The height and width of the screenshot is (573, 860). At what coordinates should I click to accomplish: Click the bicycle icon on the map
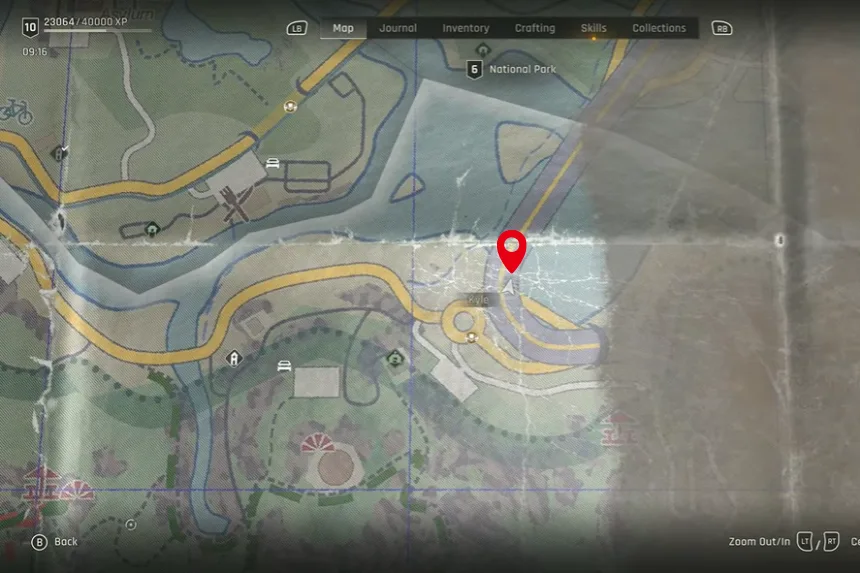tap(17, 111)
